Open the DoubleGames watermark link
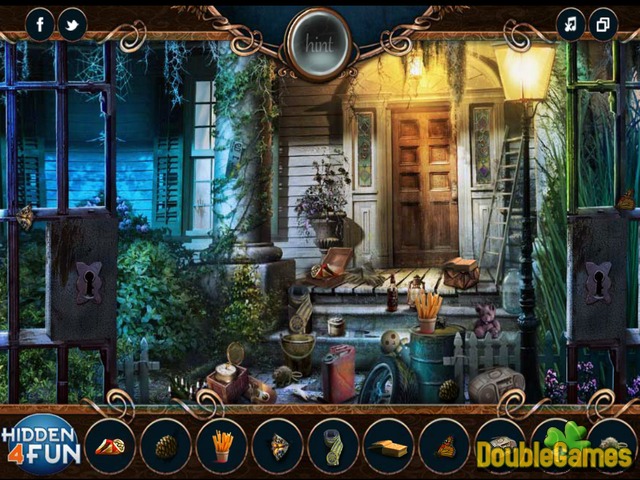 (x=553, y=452)
